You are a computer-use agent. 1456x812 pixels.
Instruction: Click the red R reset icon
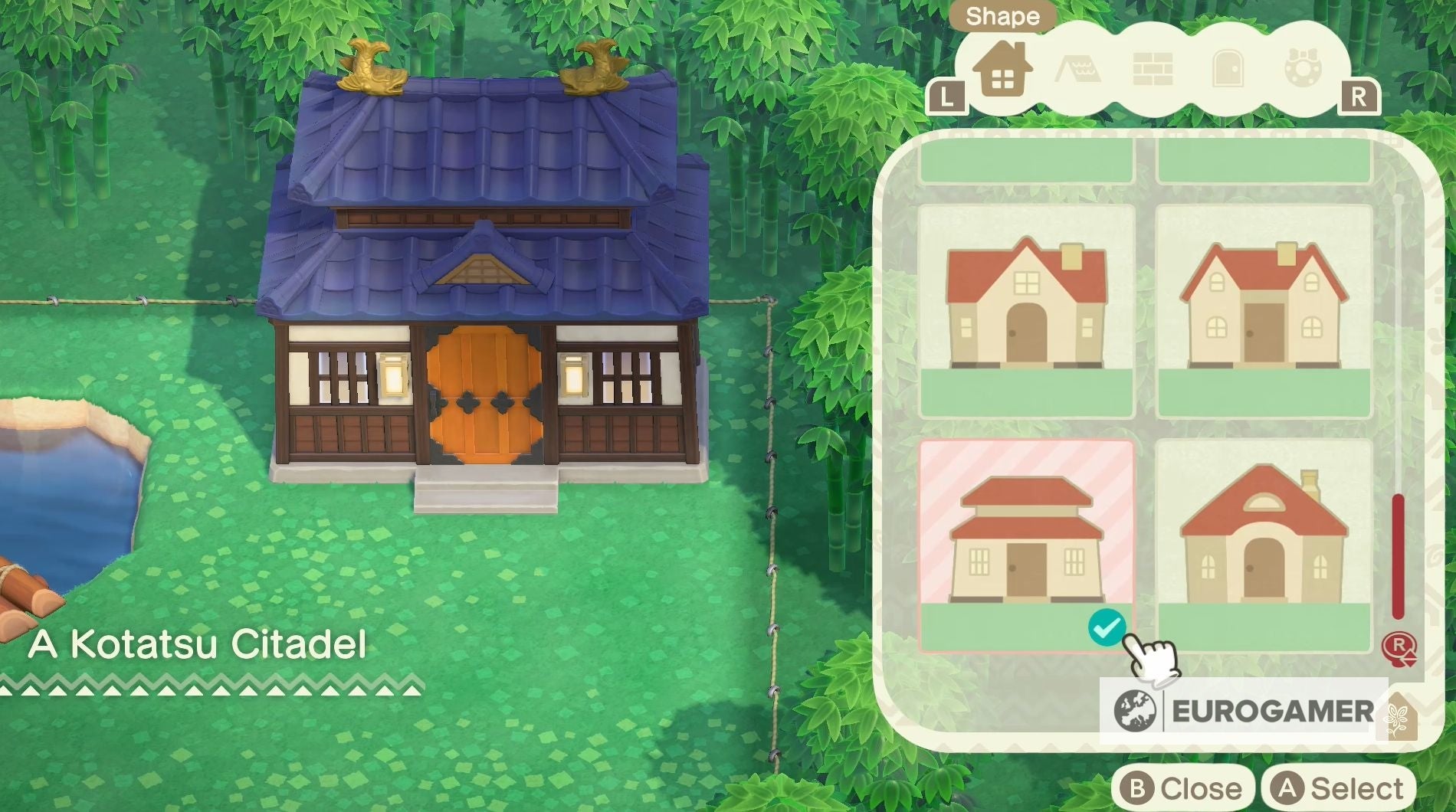1401,648
